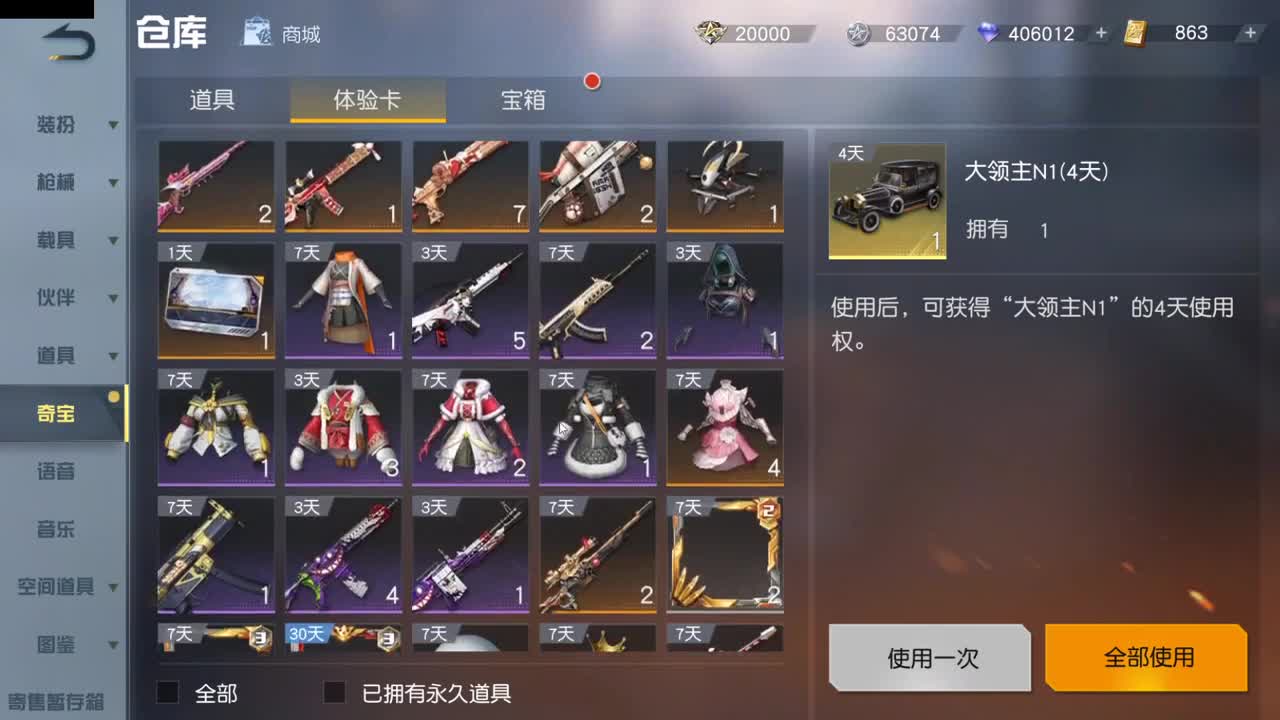Click the 大领主N1 vehicle card image
Viewport: 1280px width, 720px height.
[x=885, y=198]
